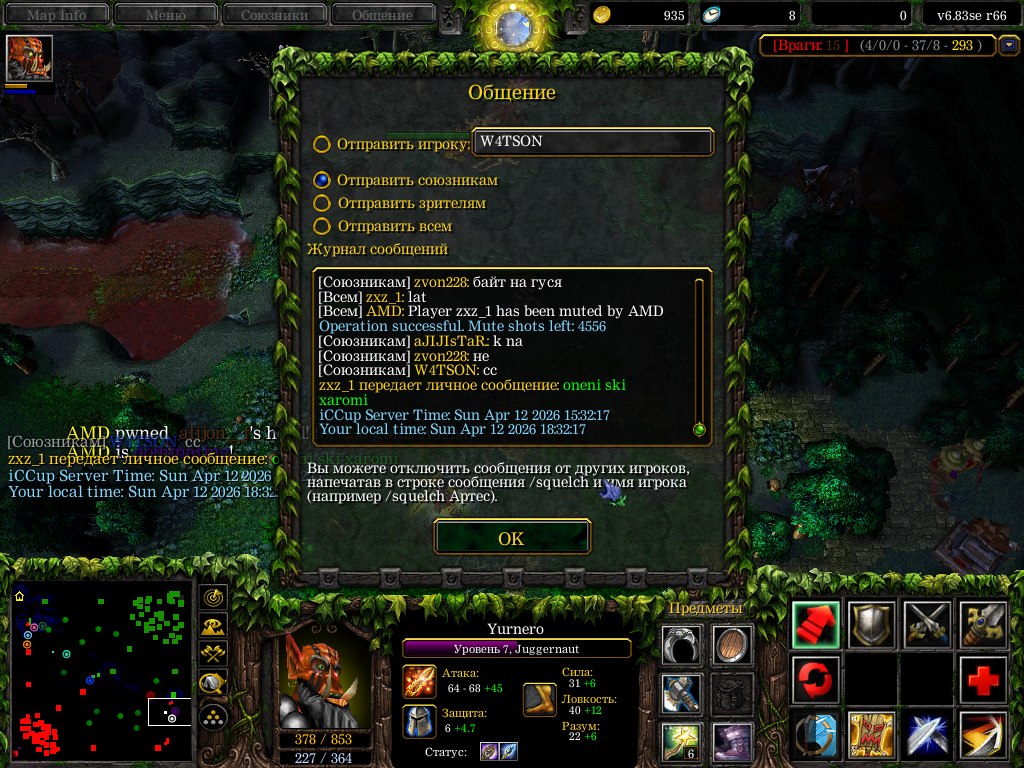The width and height of the screenshot is (1024, 768).
Task: Choose the send to player radio option
Action: click(321, 144)
